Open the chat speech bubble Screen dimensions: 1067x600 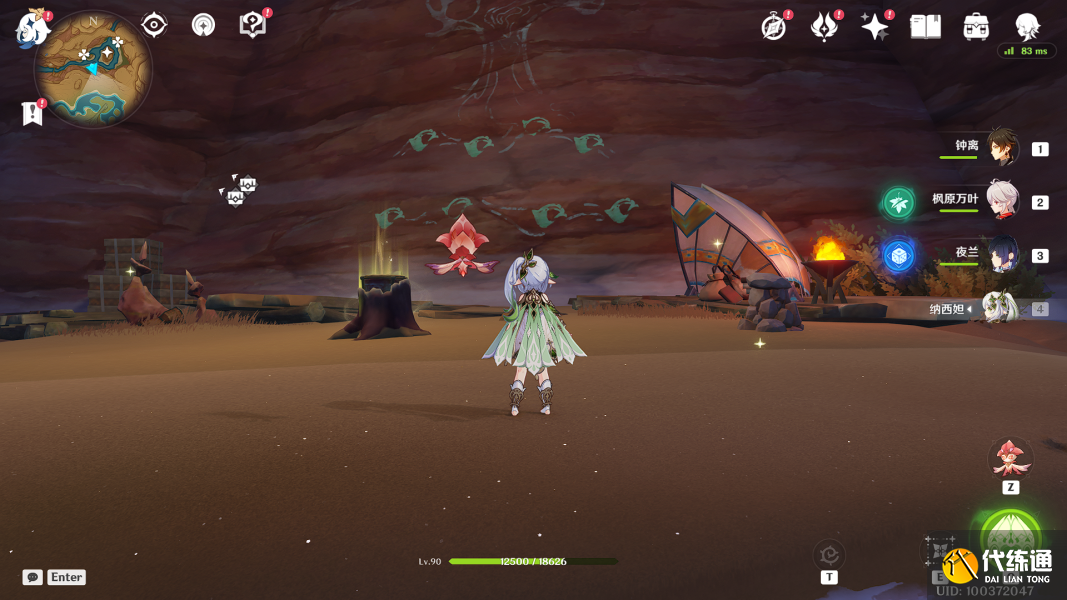[x=33, y=577]
